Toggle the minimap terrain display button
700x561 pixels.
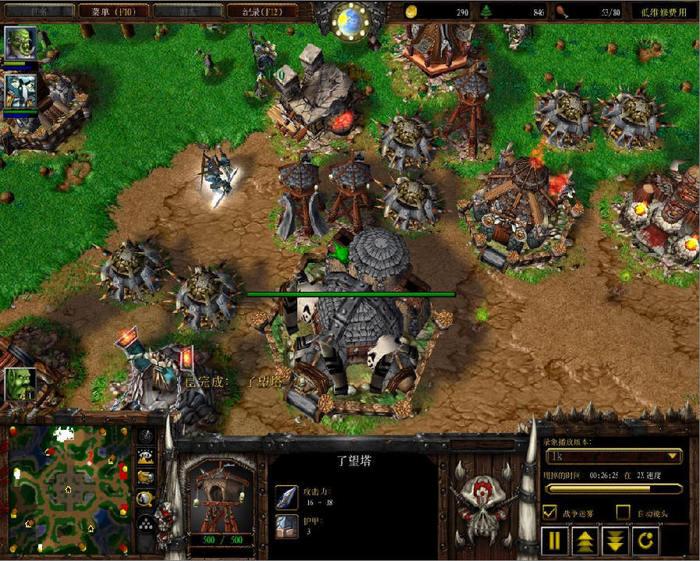tap(146, 457)
